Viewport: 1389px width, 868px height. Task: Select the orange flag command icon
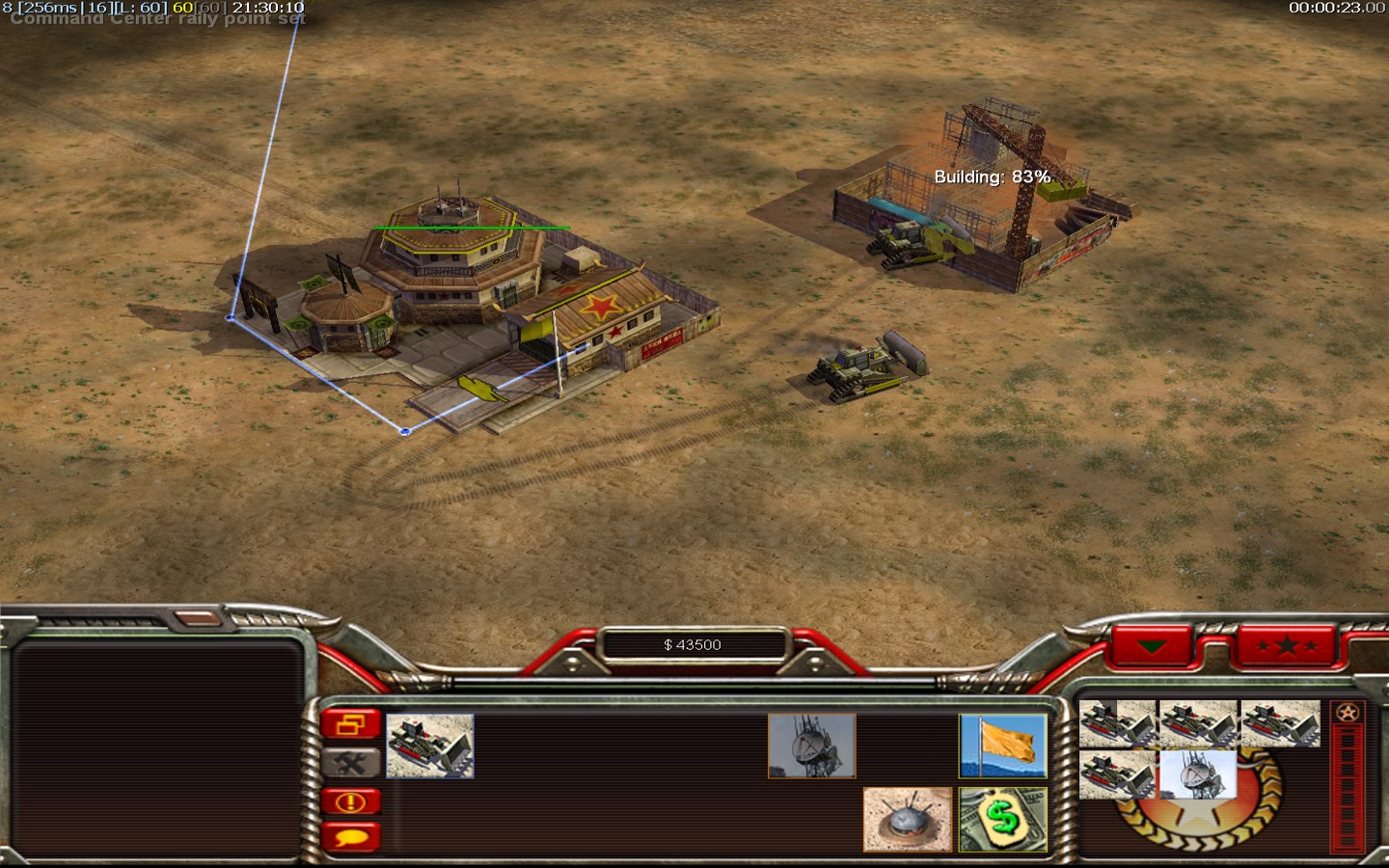[1003, 746]
